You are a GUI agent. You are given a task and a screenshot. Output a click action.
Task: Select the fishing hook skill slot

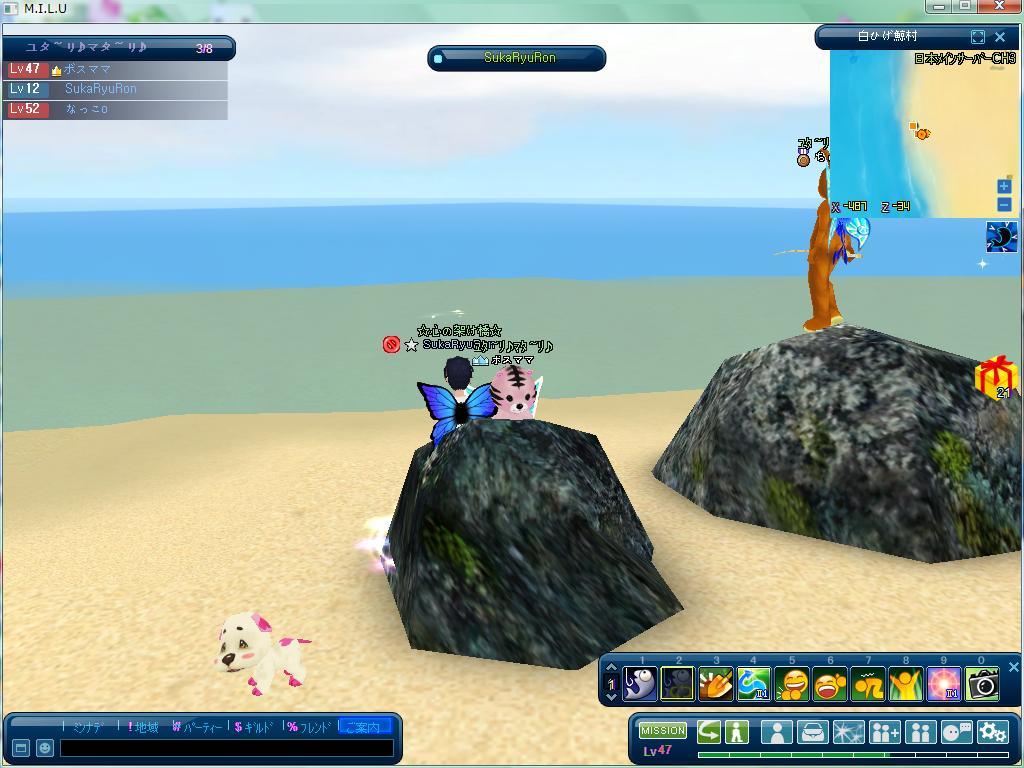point(640,683)
